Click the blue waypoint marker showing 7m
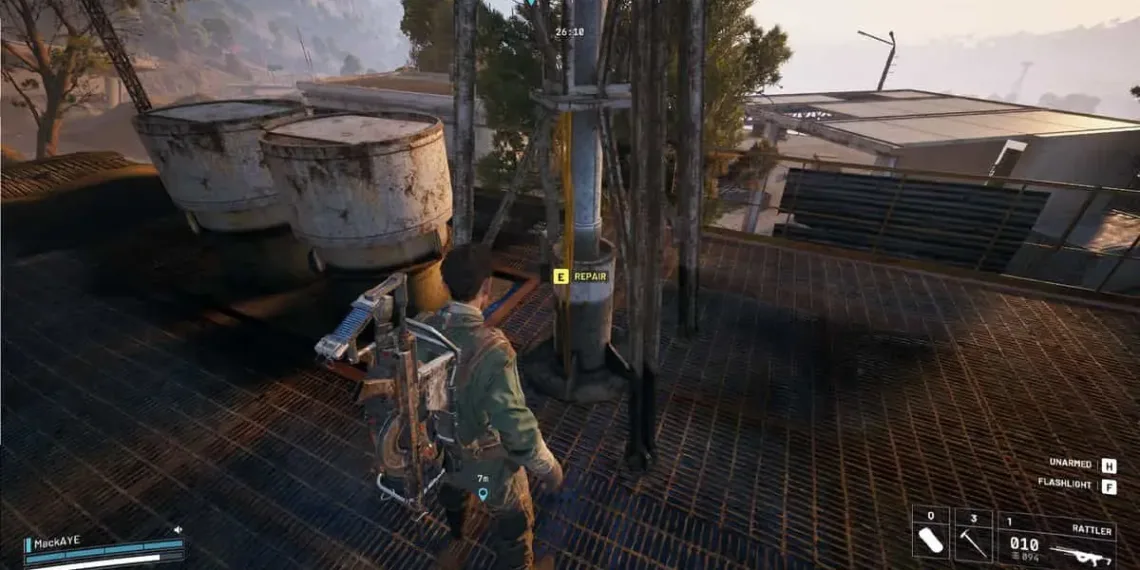1140x570 pixels. (x=483, y=493)
